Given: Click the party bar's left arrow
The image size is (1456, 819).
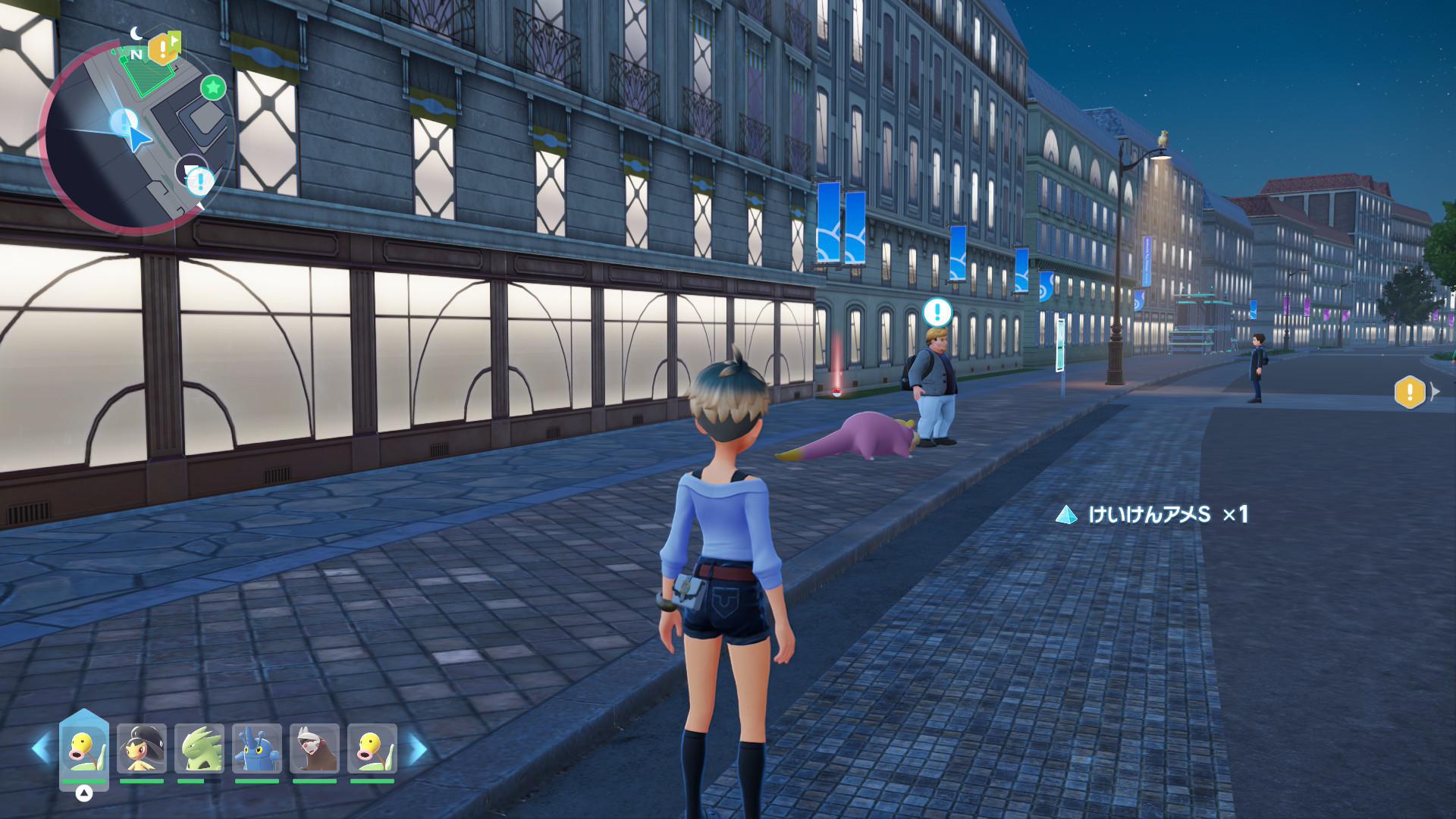Looking at the screenshot, I should click(x=41, y=749).
